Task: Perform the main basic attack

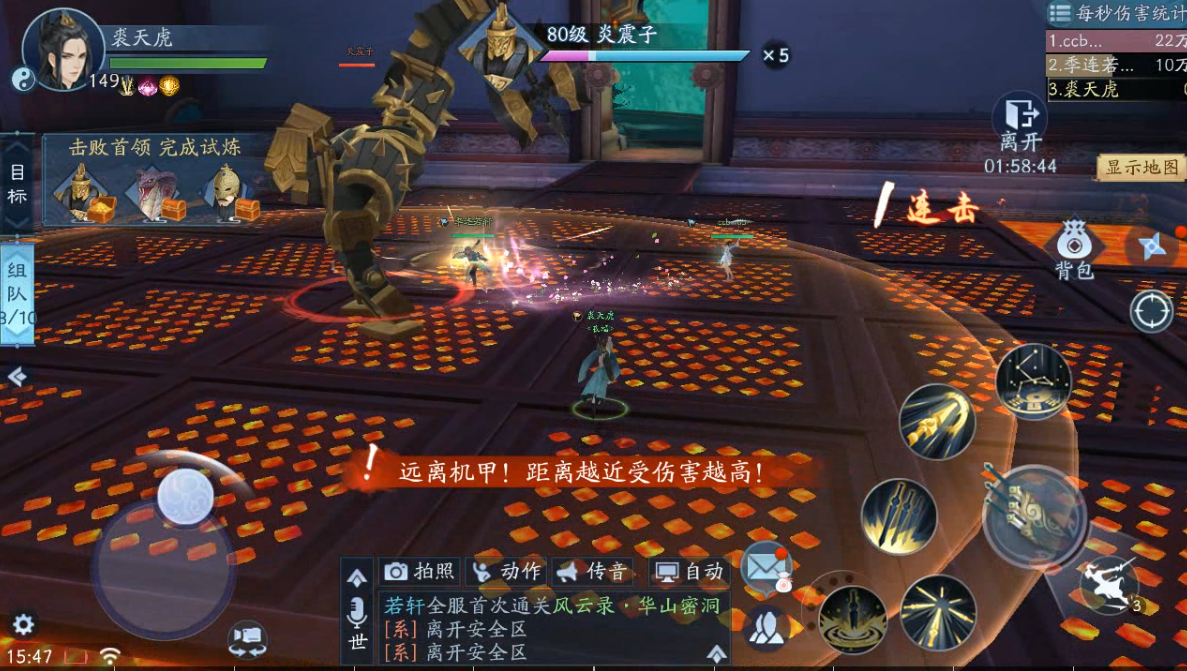Action: [x=1033, y=516]
